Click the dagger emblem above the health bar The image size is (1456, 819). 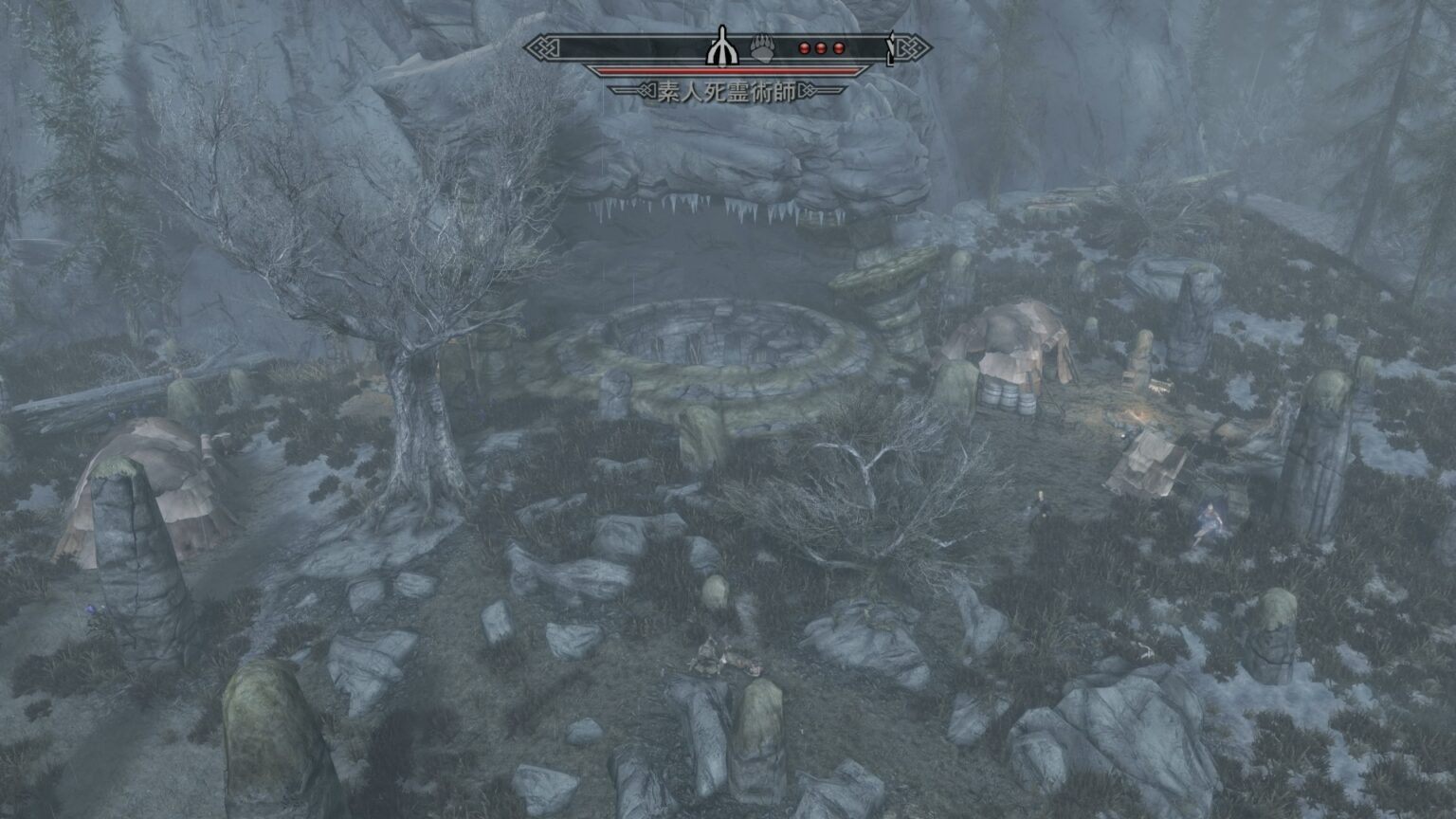723,45
